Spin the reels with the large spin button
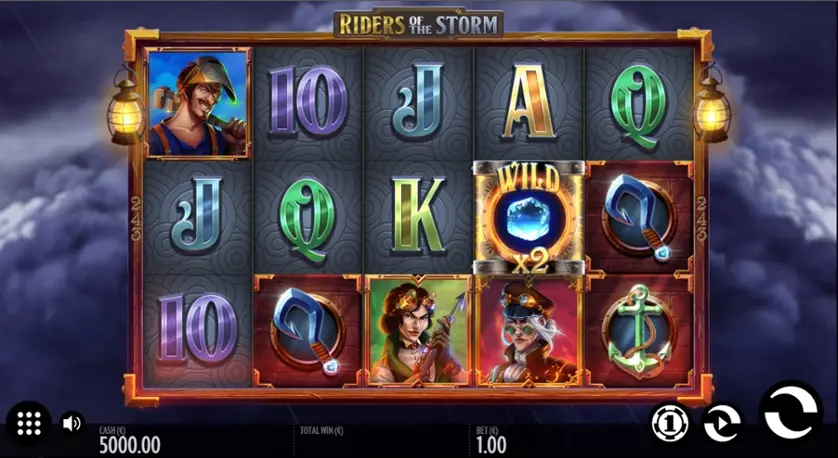Viewport: 838px width, 458px height. pos(791,412)
